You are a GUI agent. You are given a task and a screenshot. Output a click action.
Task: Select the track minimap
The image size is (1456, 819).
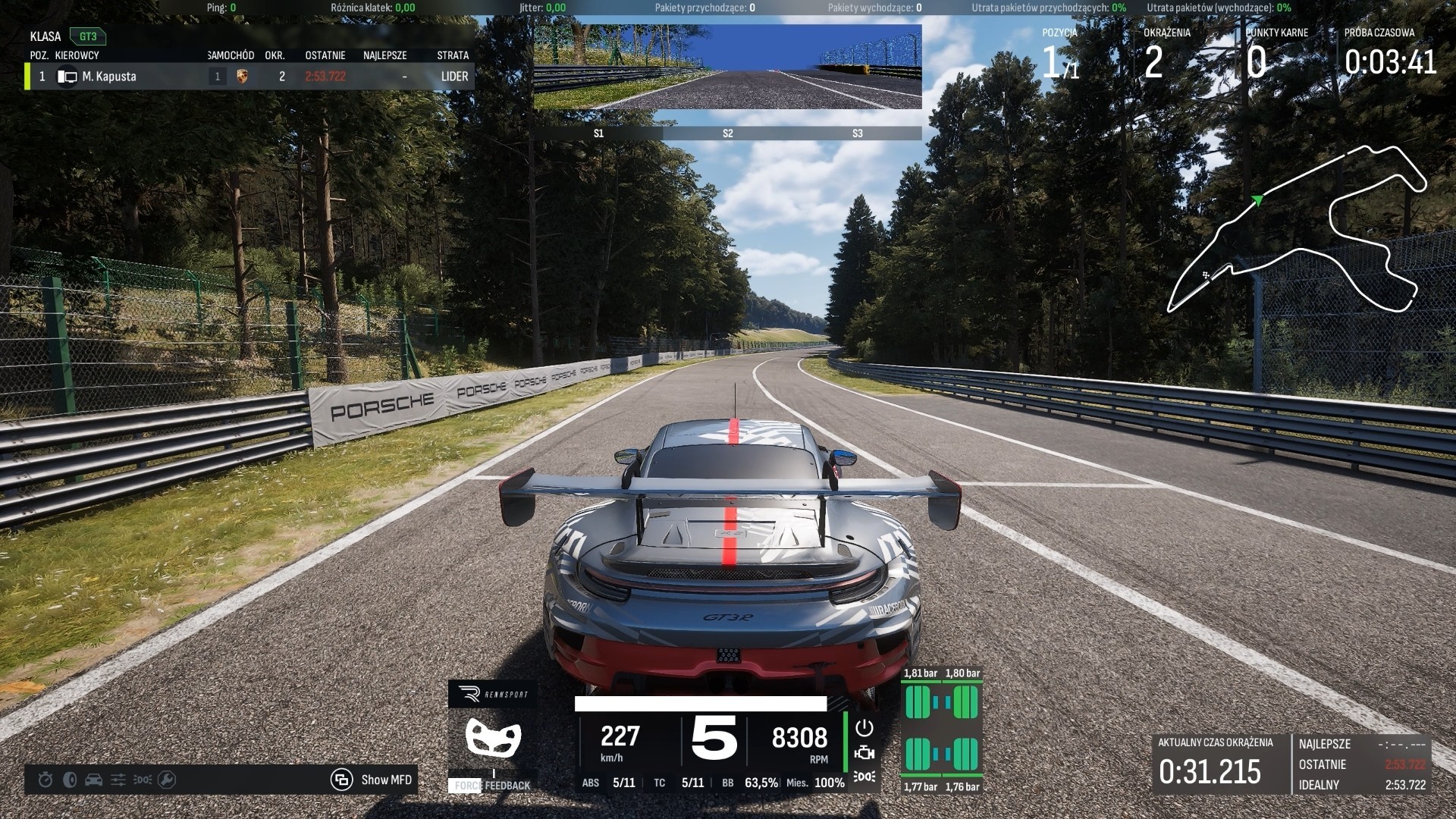point(1297,227)
